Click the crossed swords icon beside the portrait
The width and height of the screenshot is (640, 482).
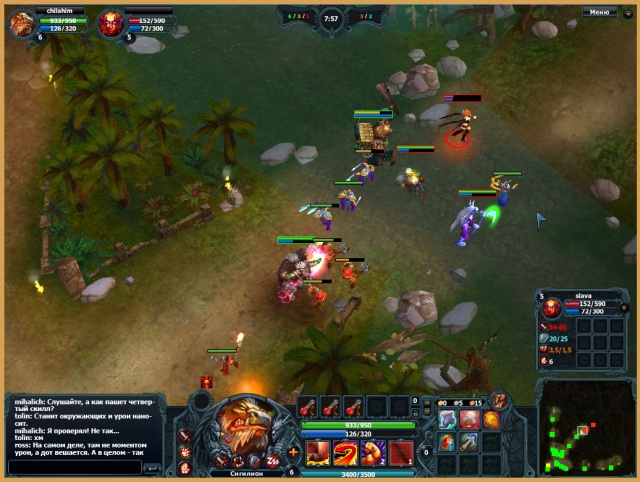(x=186, y=436)
